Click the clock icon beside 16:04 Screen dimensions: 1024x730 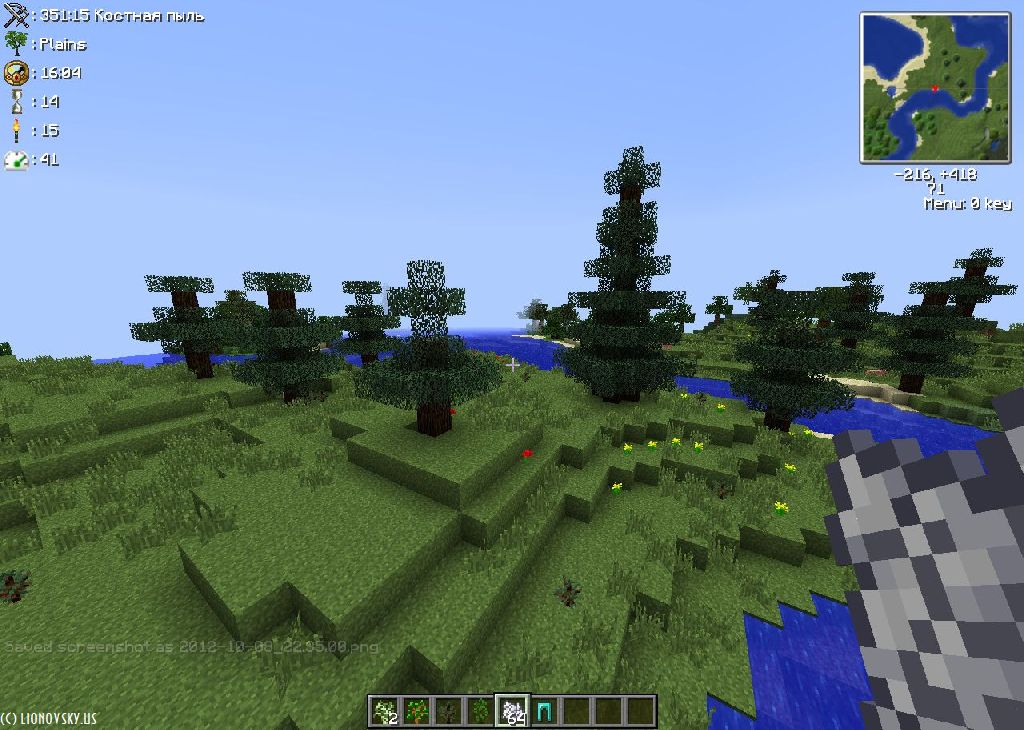point(16,72)
